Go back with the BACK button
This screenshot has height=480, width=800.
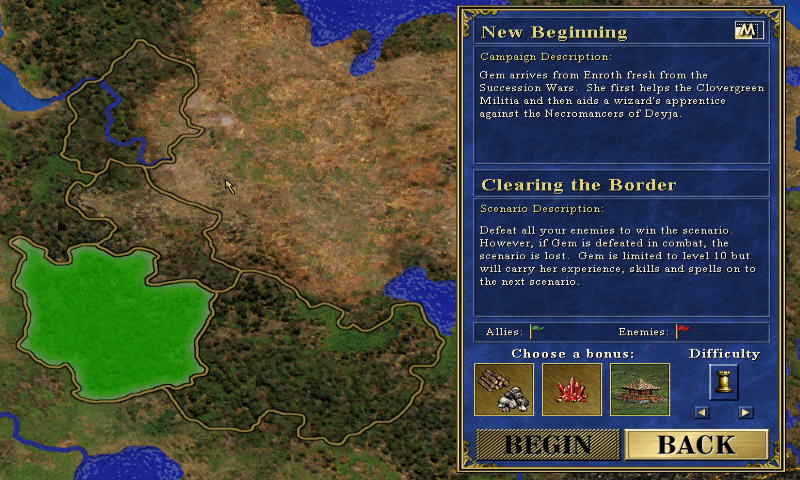696,445
